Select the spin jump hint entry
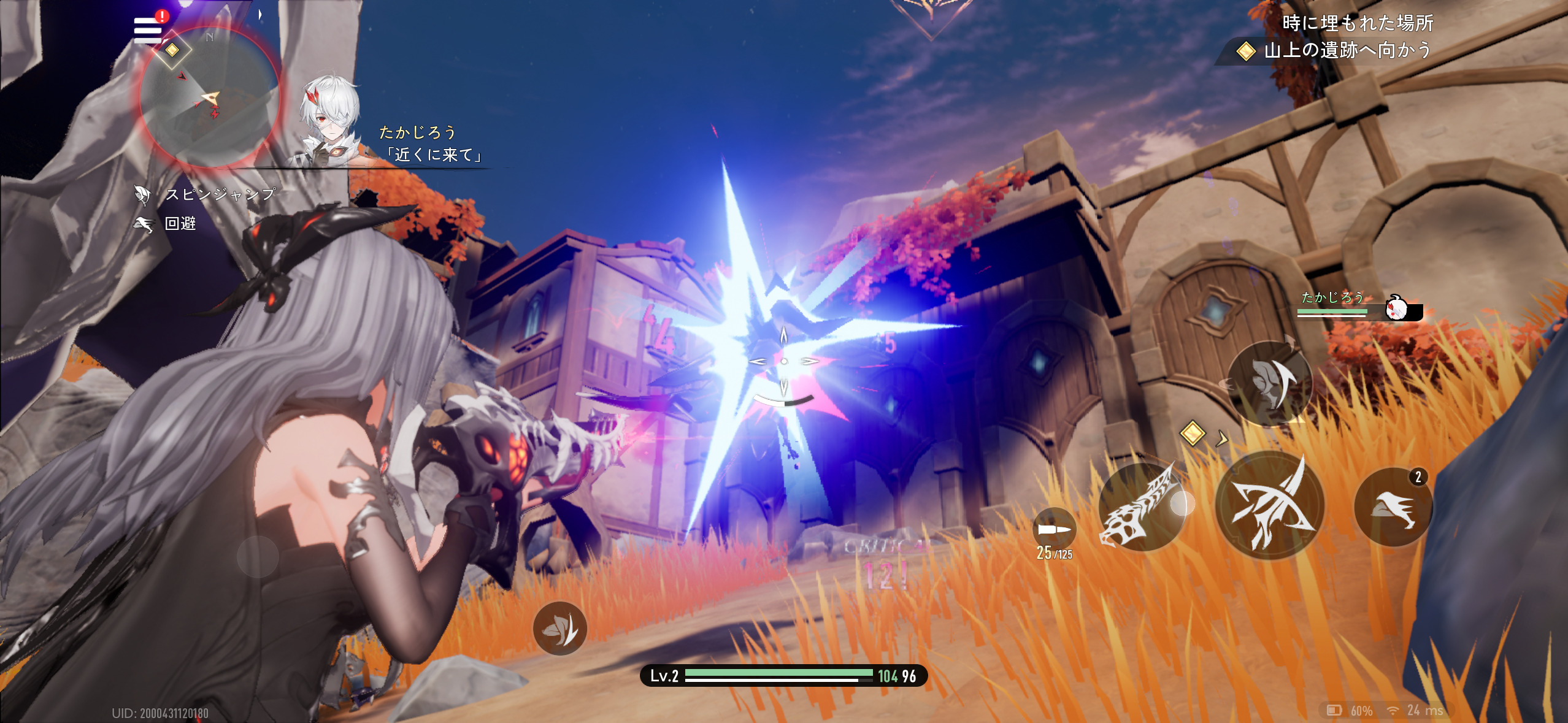1568x723 pixels. (206, 194)
